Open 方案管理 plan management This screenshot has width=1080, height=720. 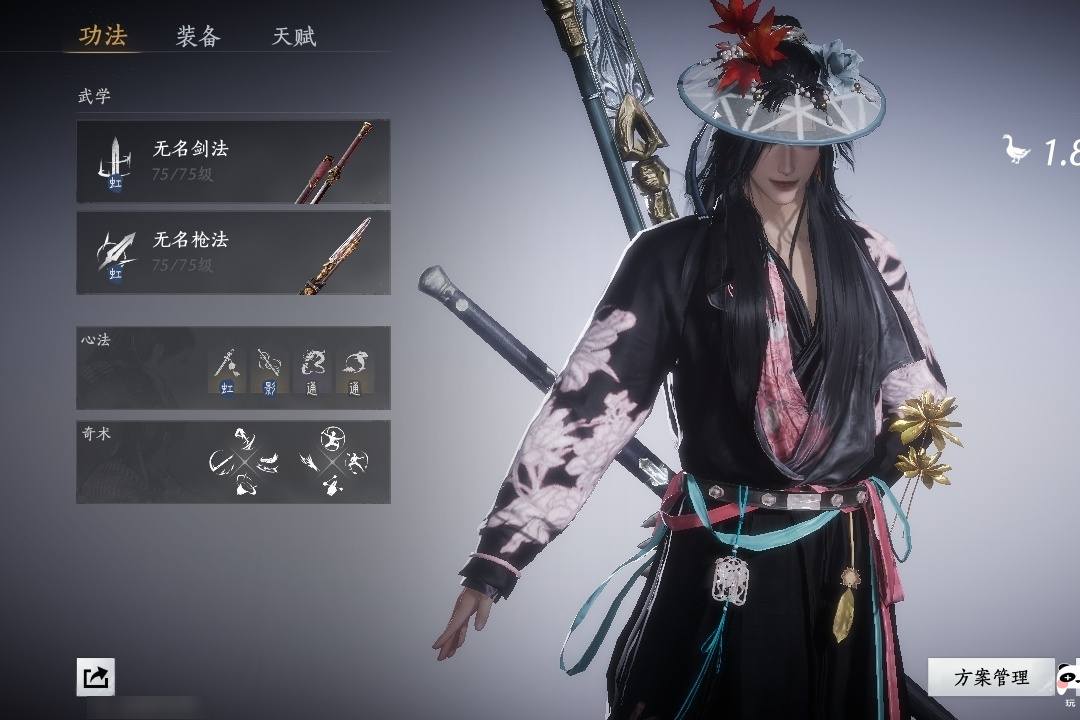tap(990, 677)
